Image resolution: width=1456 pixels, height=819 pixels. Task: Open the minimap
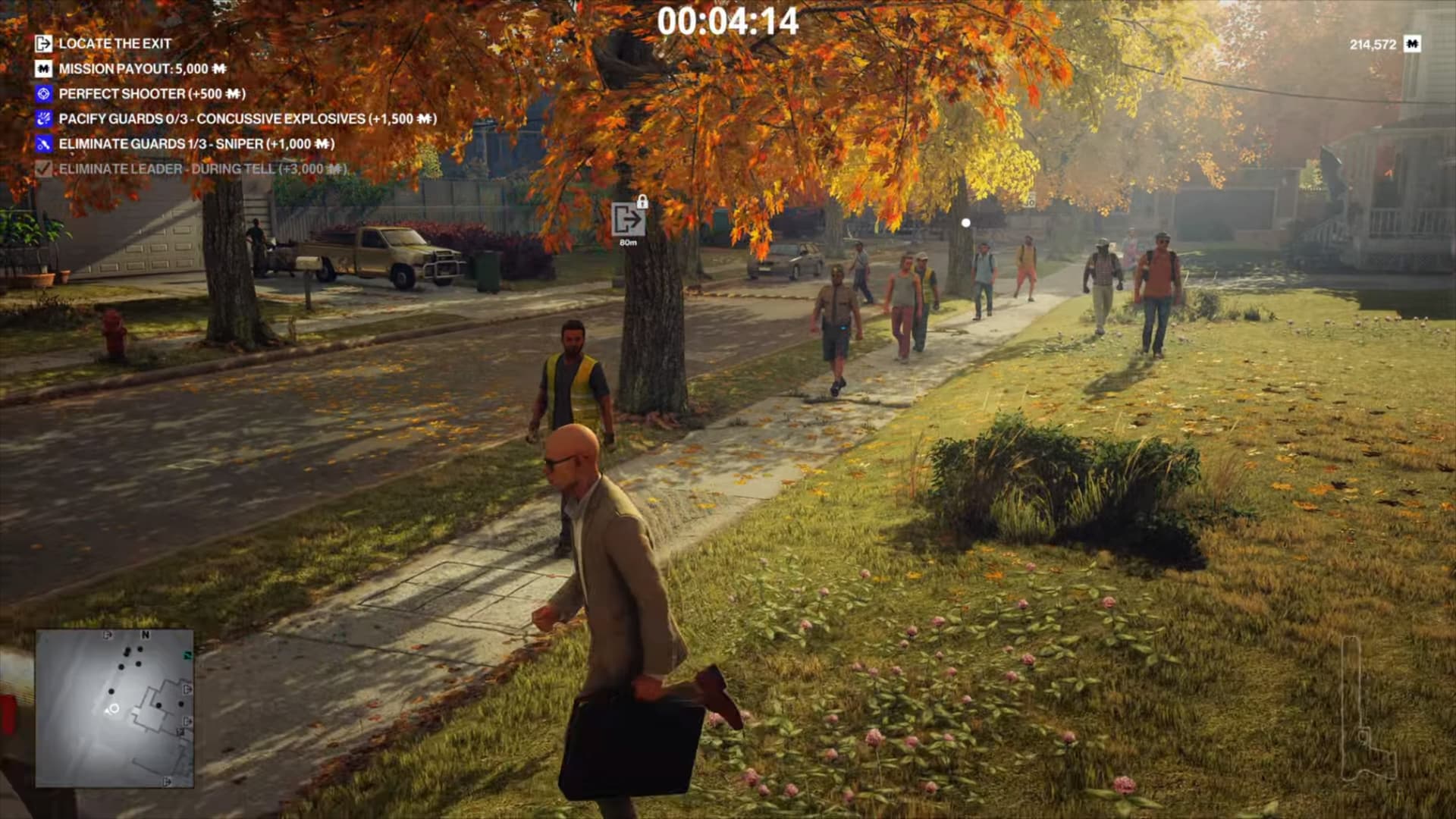pos(115,708)
